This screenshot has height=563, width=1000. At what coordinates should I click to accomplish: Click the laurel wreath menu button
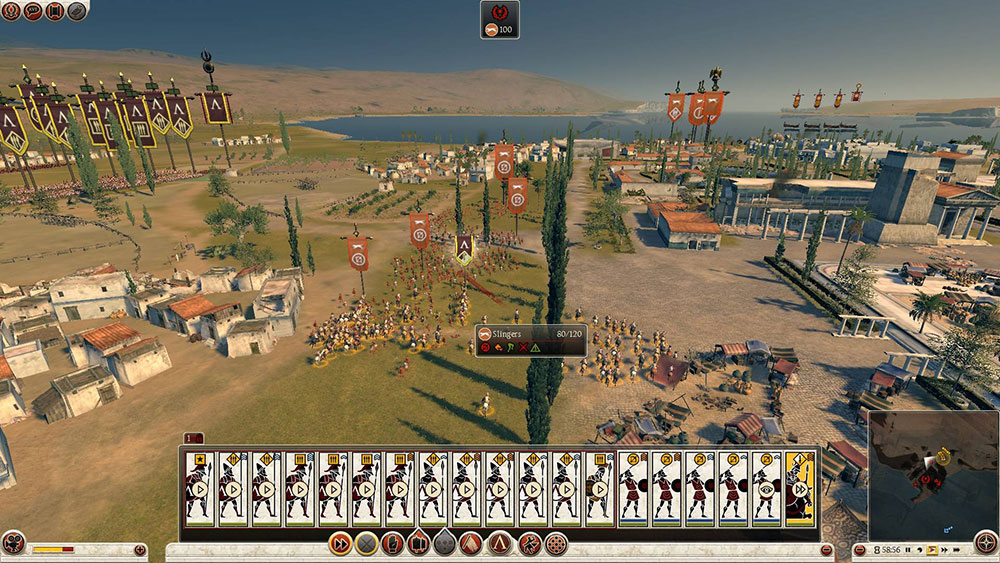point(11,11)
